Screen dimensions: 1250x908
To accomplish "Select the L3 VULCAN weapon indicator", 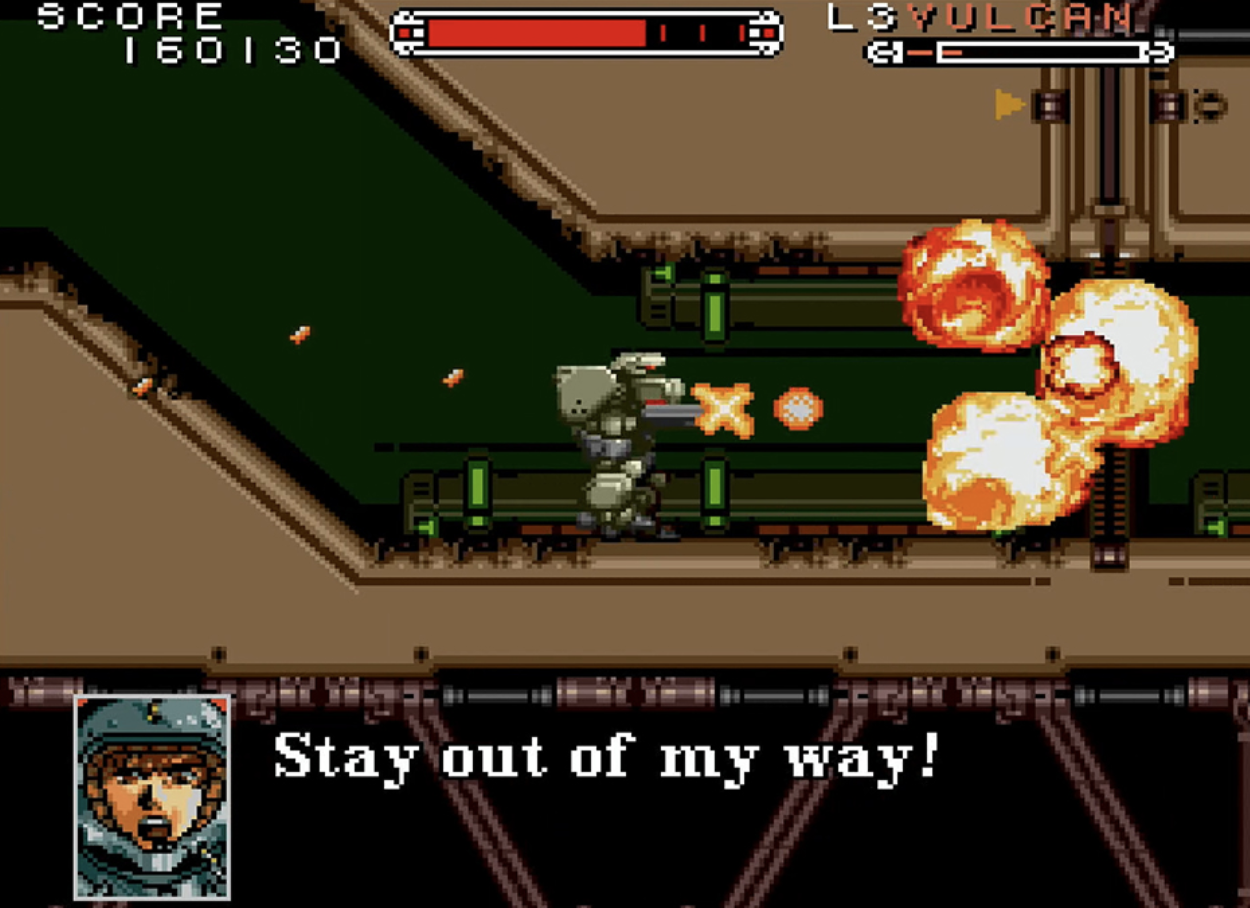I will pyautogui.click(x=982, y=18).
